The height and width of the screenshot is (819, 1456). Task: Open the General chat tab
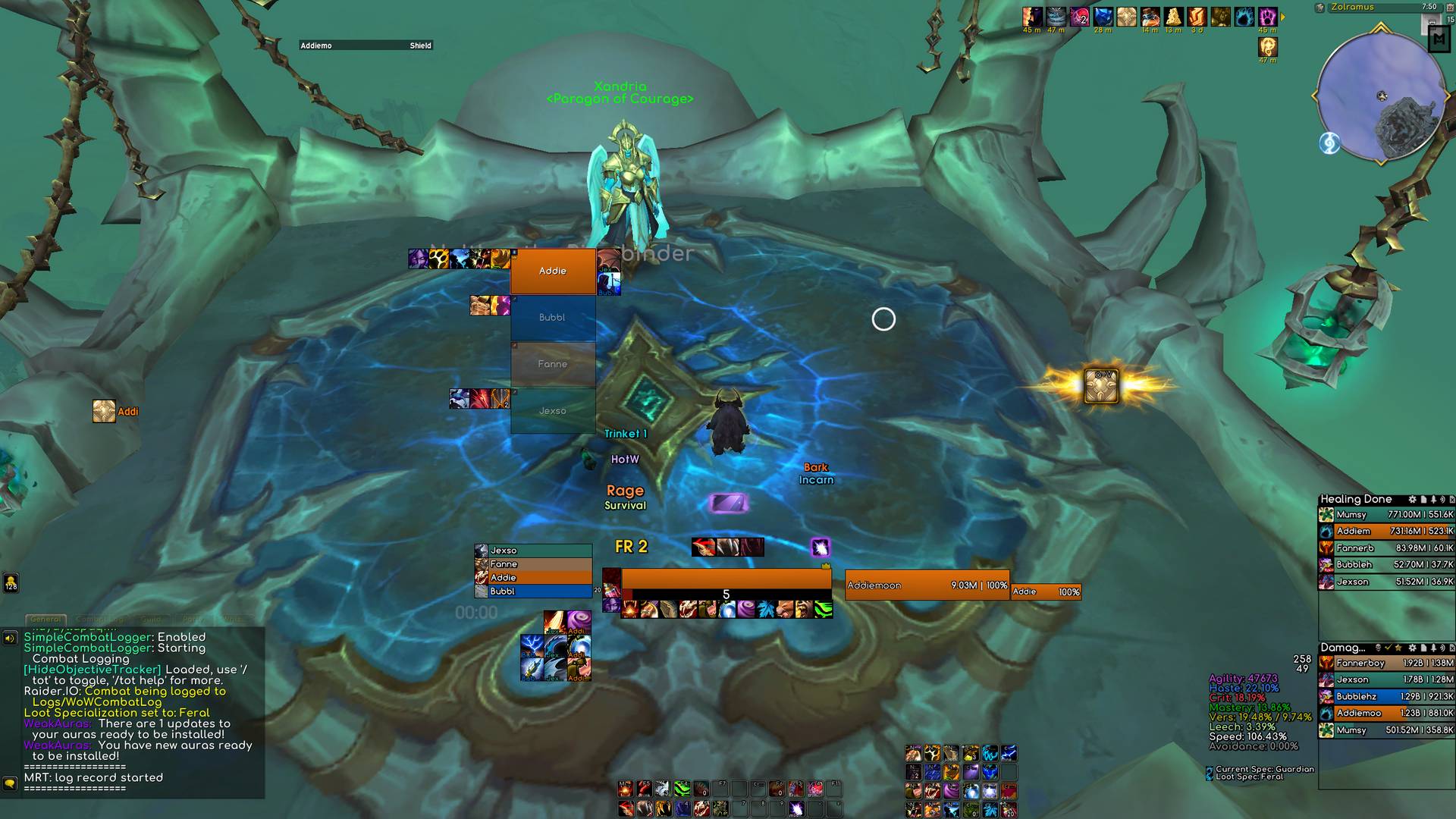(45, 620)
